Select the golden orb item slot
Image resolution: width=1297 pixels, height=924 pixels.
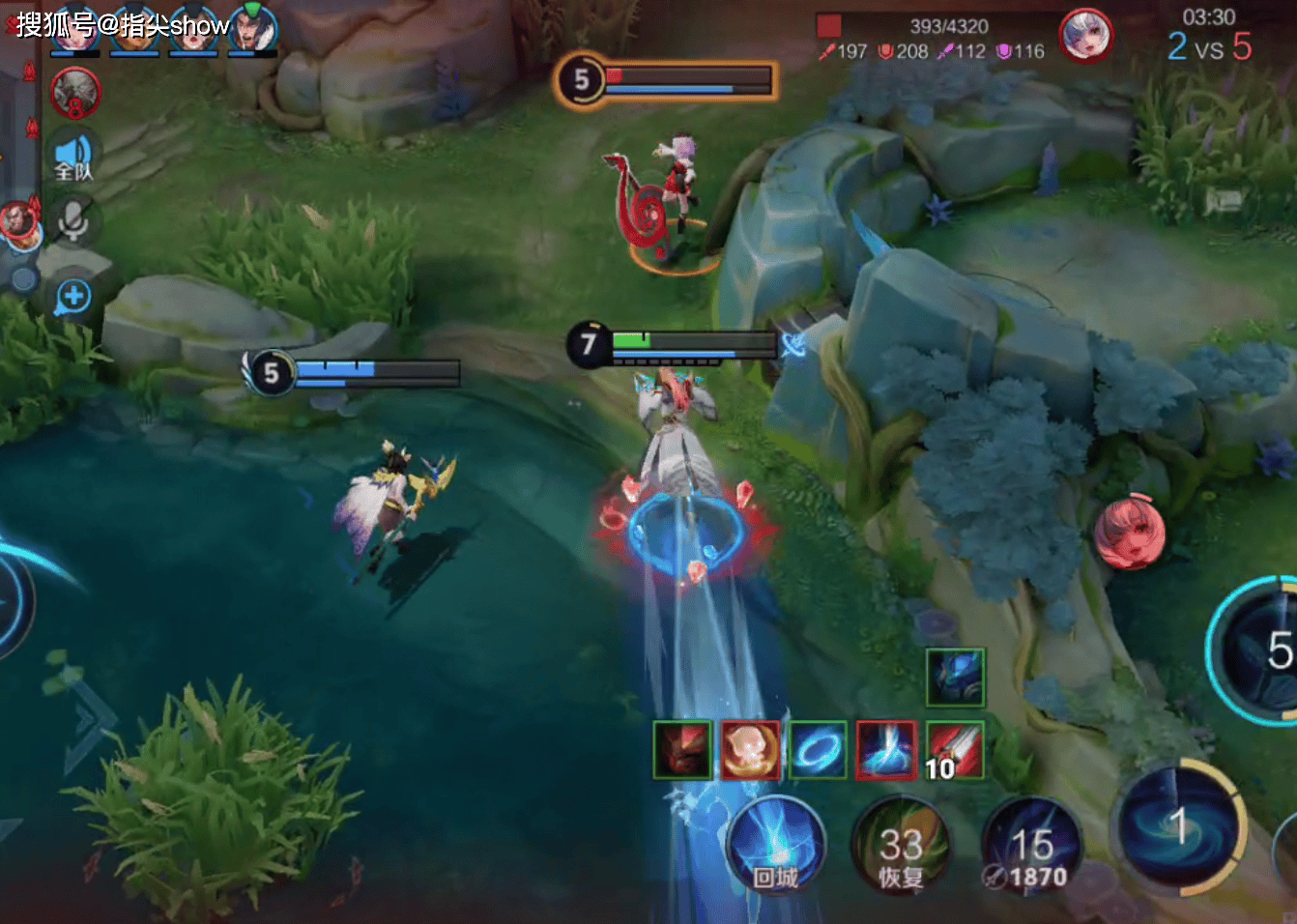pyautogui.click(x=750, y=749)
